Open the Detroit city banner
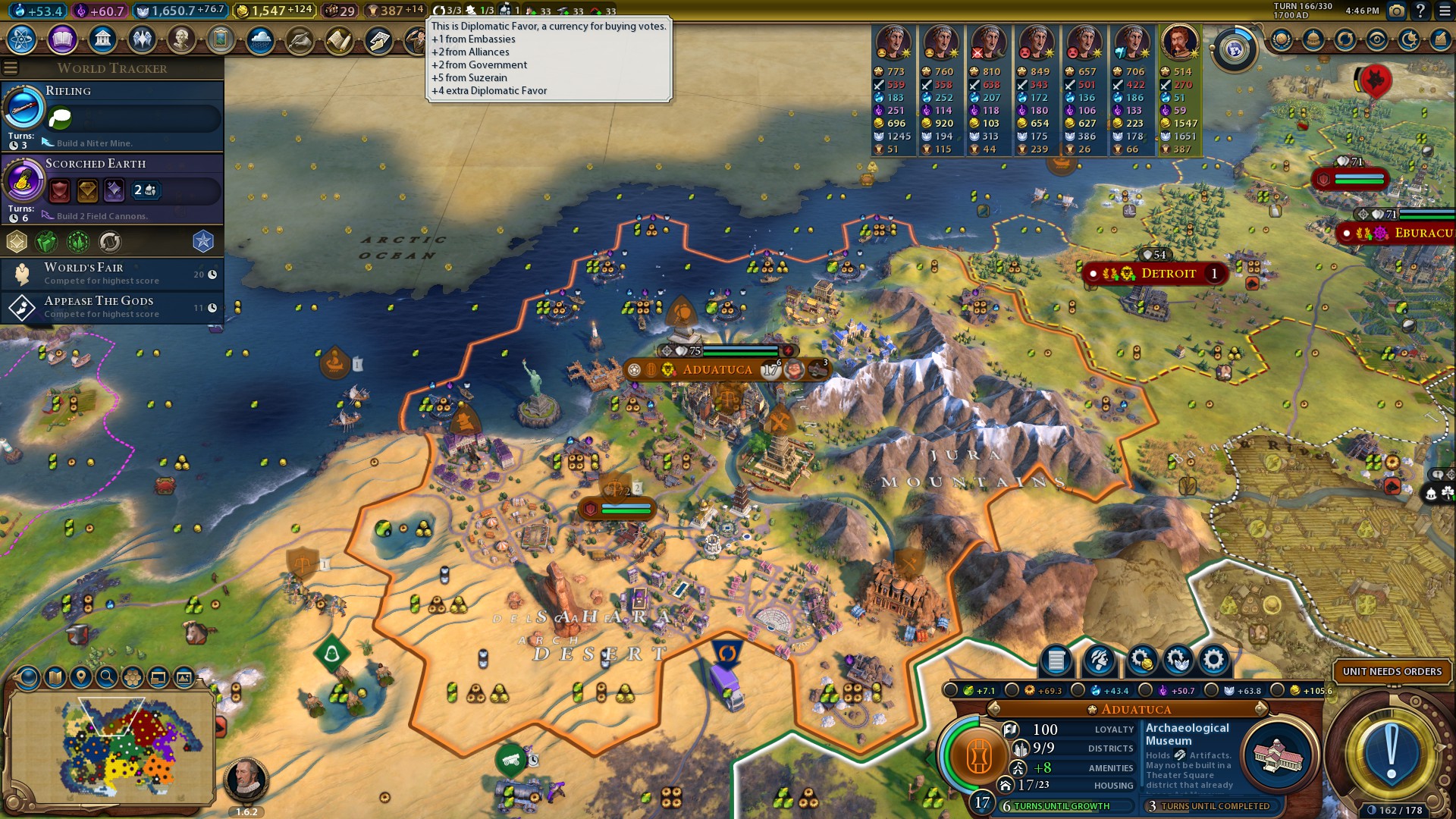 [1168, 274]
